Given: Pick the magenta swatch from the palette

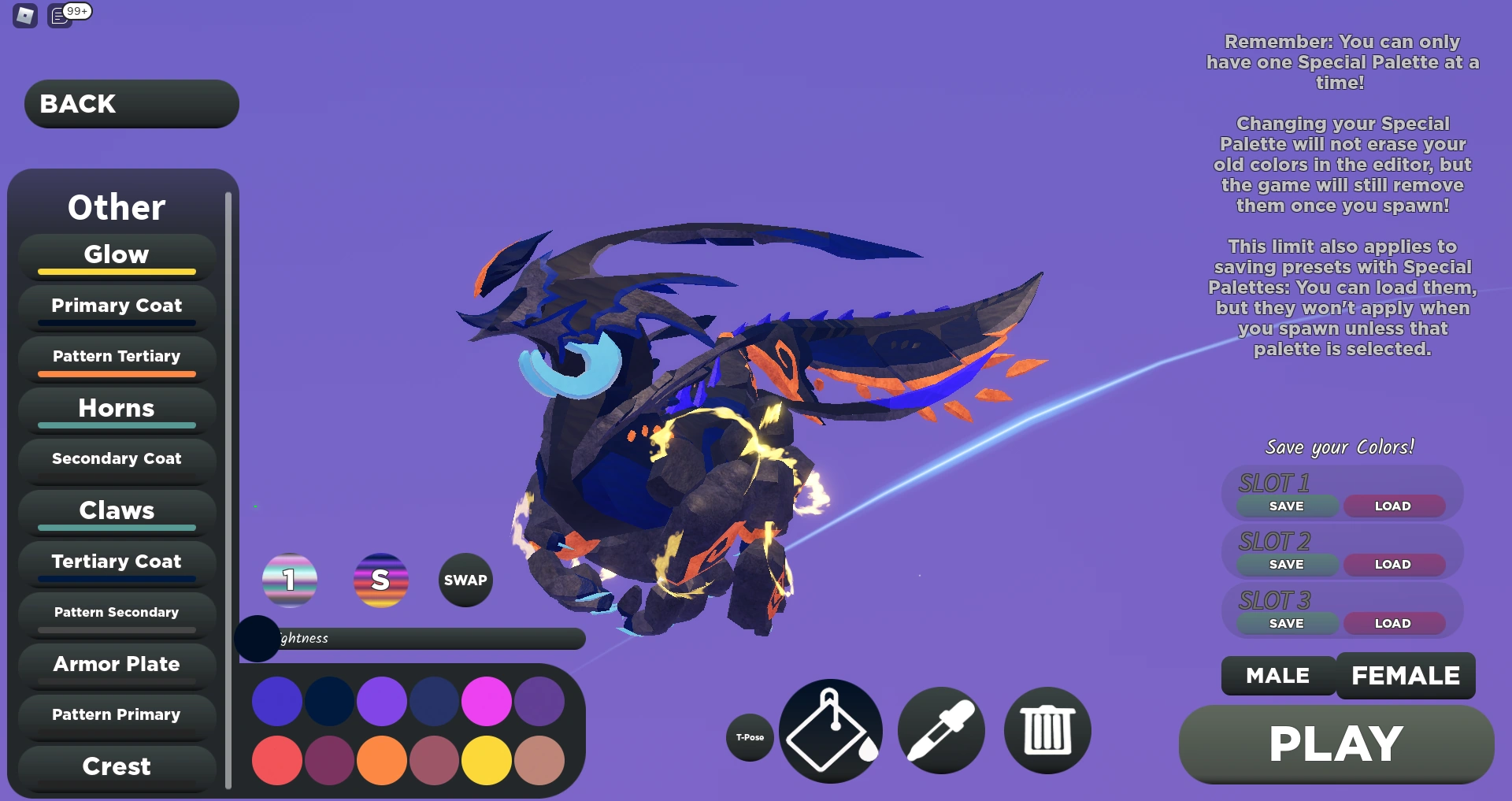Looking at the screenshot, I should tap(487, 700).
